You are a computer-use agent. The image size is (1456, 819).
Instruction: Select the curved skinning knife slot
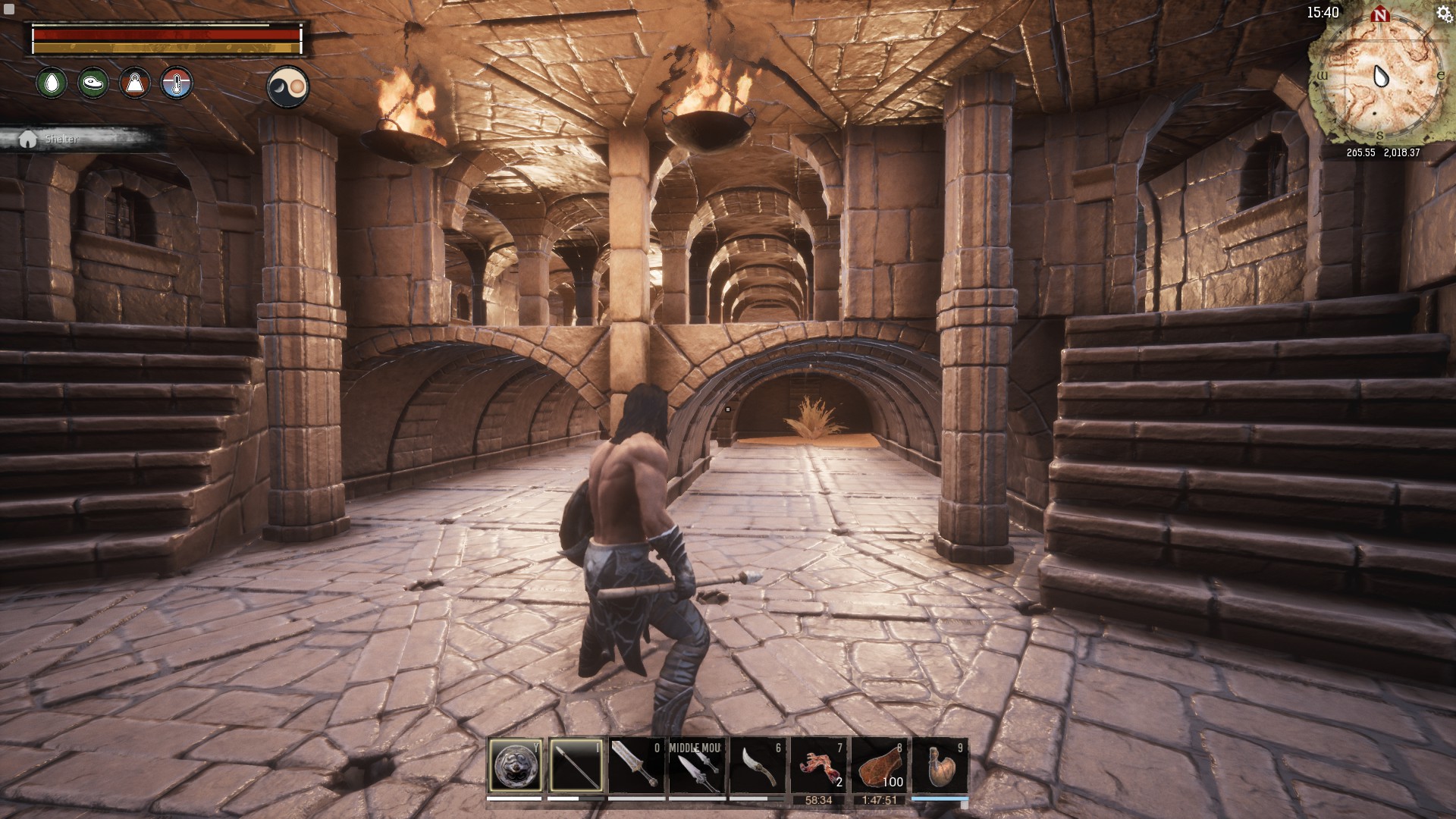coord(758,766)
